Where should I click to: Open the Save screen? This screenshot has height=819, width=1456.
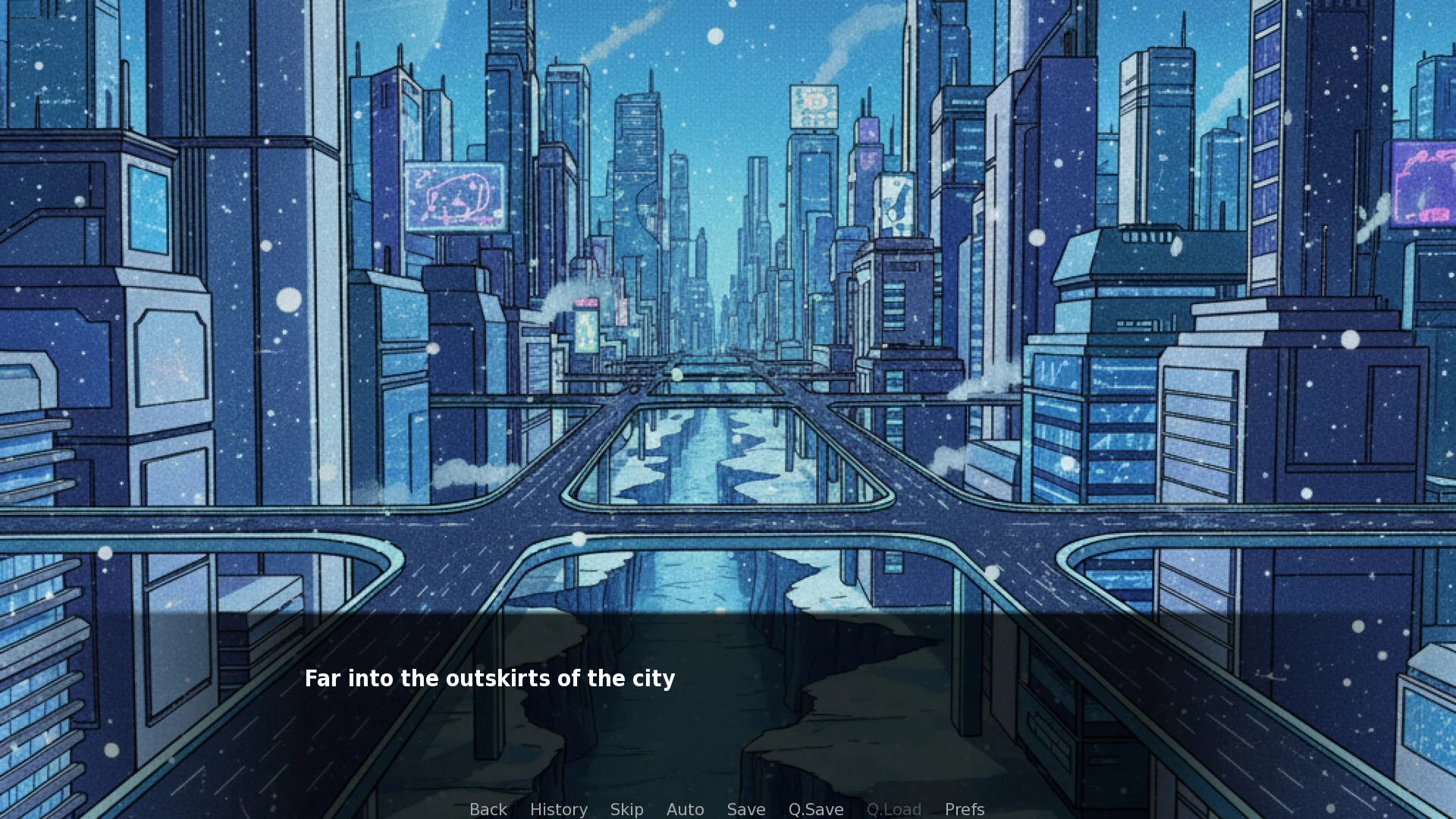pos(745,809)
